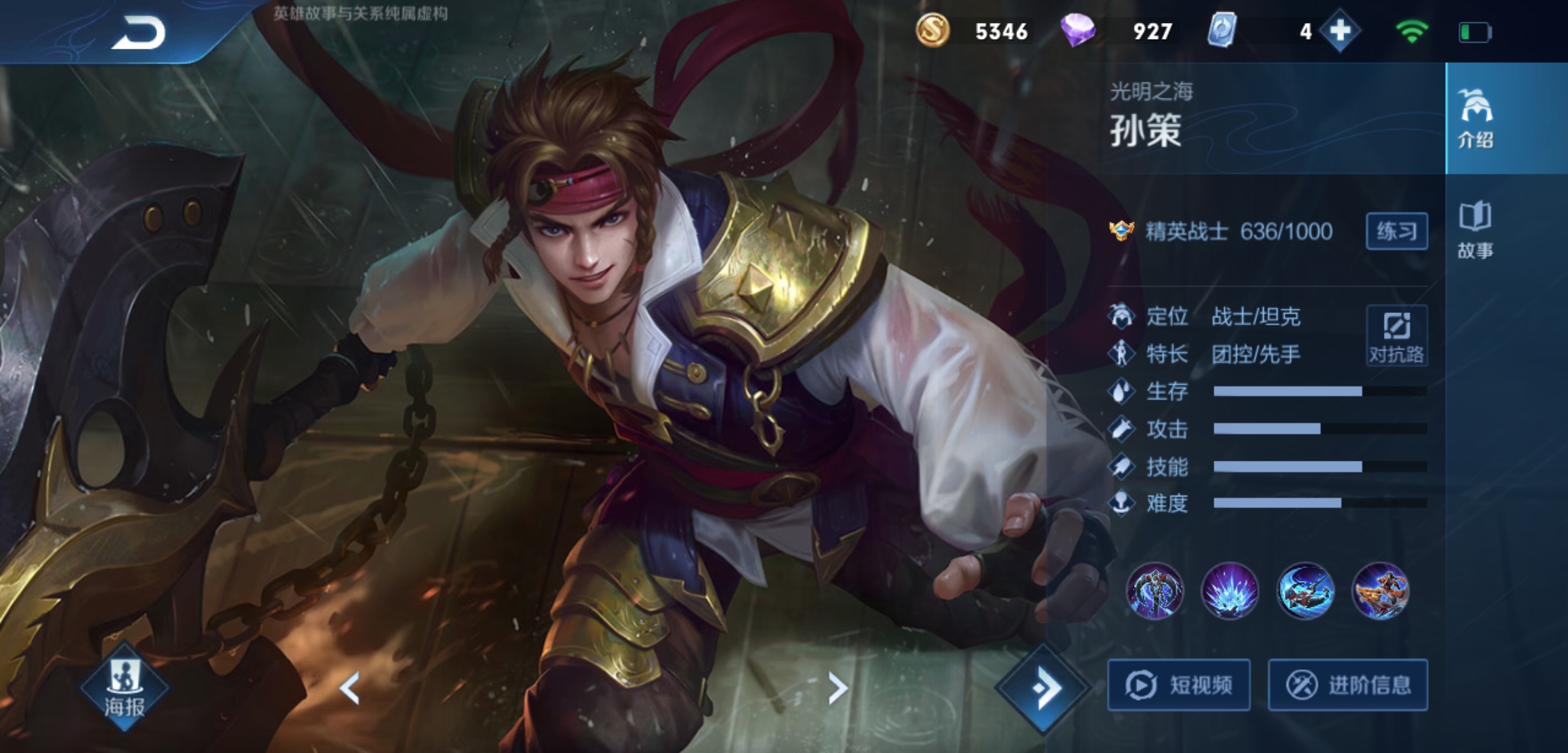The image size is (1568, 753).
Task: View the blue anchor swing skill icon
Action: pos(1305,591)
